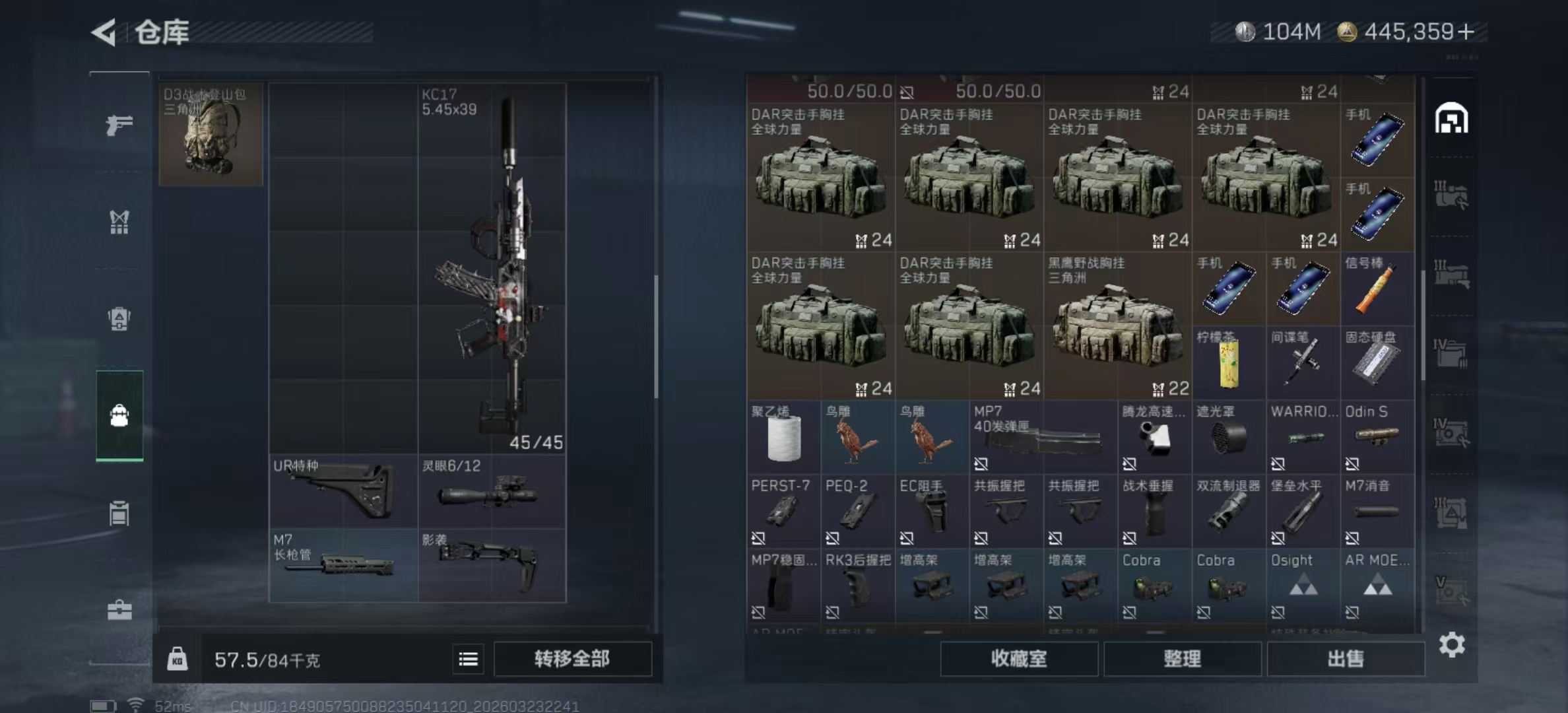Tap the 转移全部 button
Image resolution: width=1568 pixels, height=713 pixels.
click(572, 659)
